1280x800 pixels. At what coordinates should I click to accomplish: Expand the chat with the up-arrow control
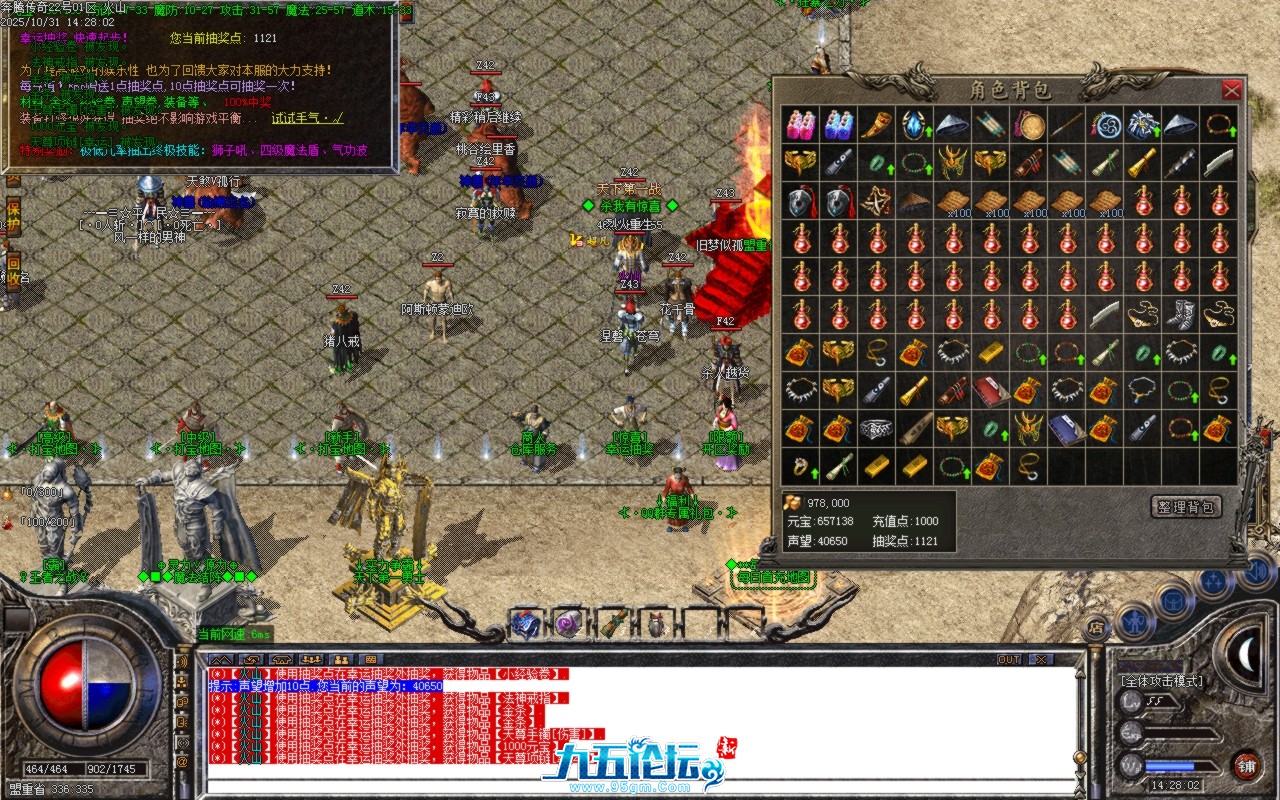[x=221, y=659]
